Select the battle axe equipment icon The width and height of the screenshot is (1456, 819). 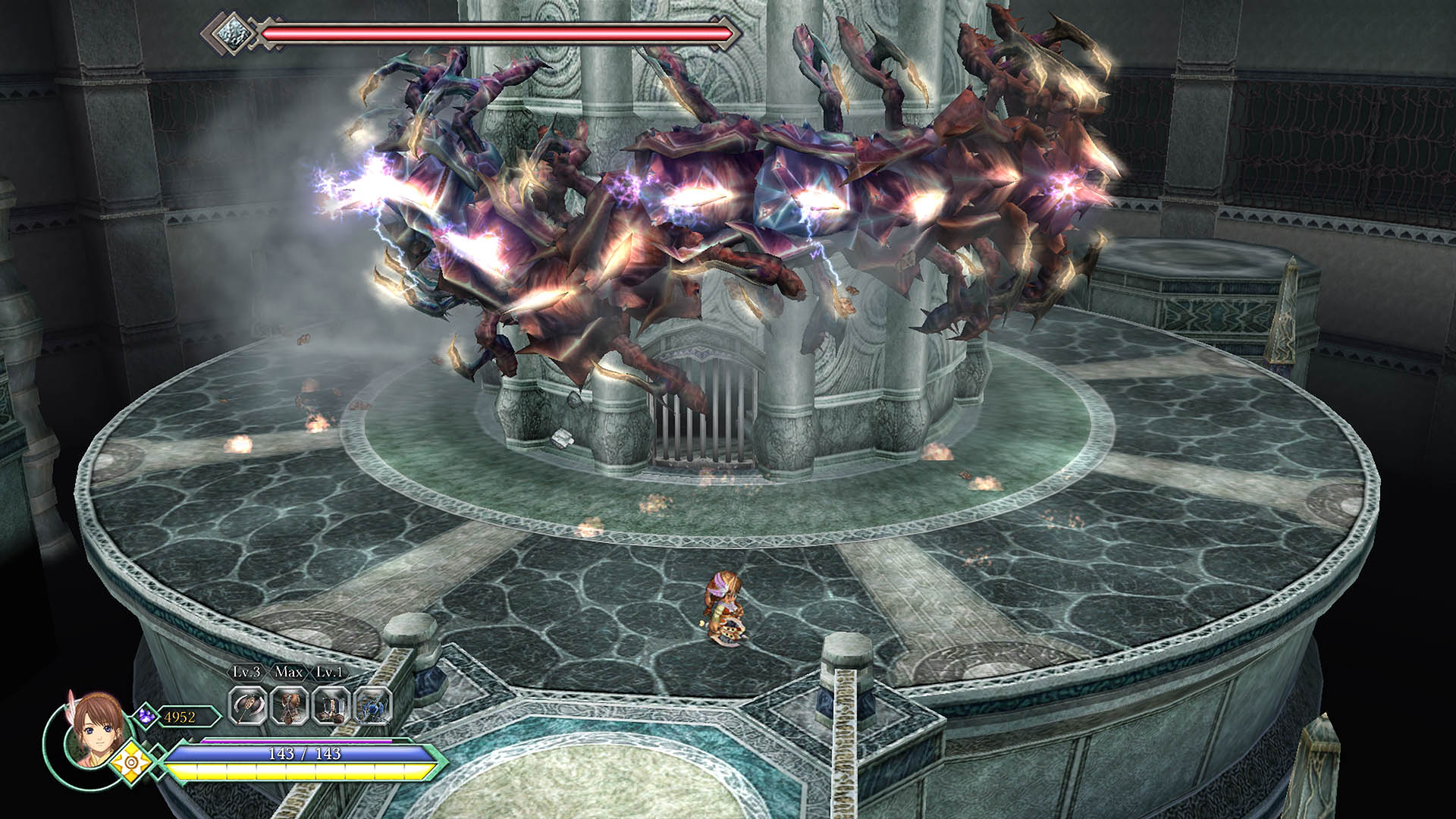248,707
